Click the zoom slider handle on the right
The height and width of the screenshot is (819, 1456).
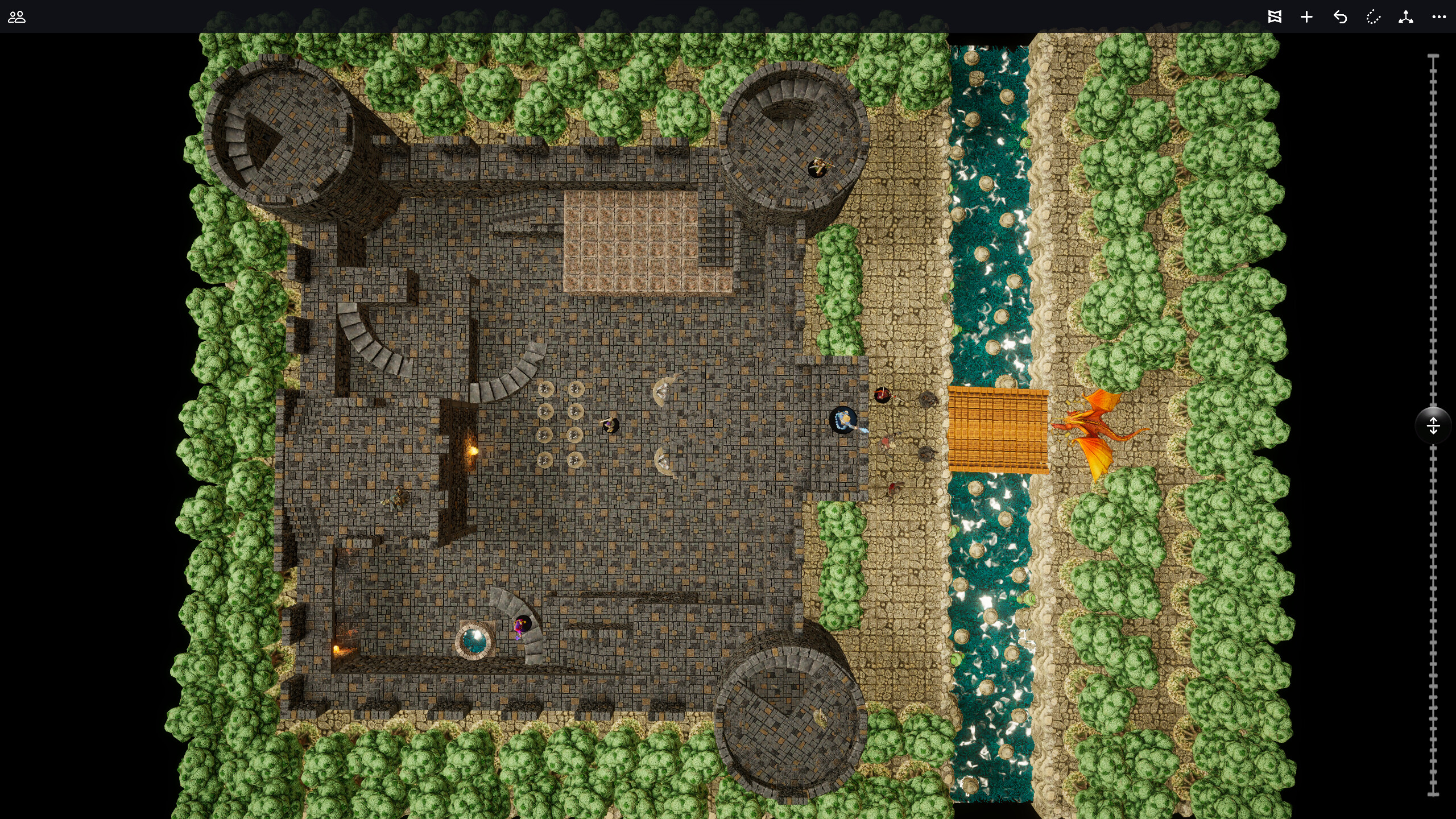1434,424
